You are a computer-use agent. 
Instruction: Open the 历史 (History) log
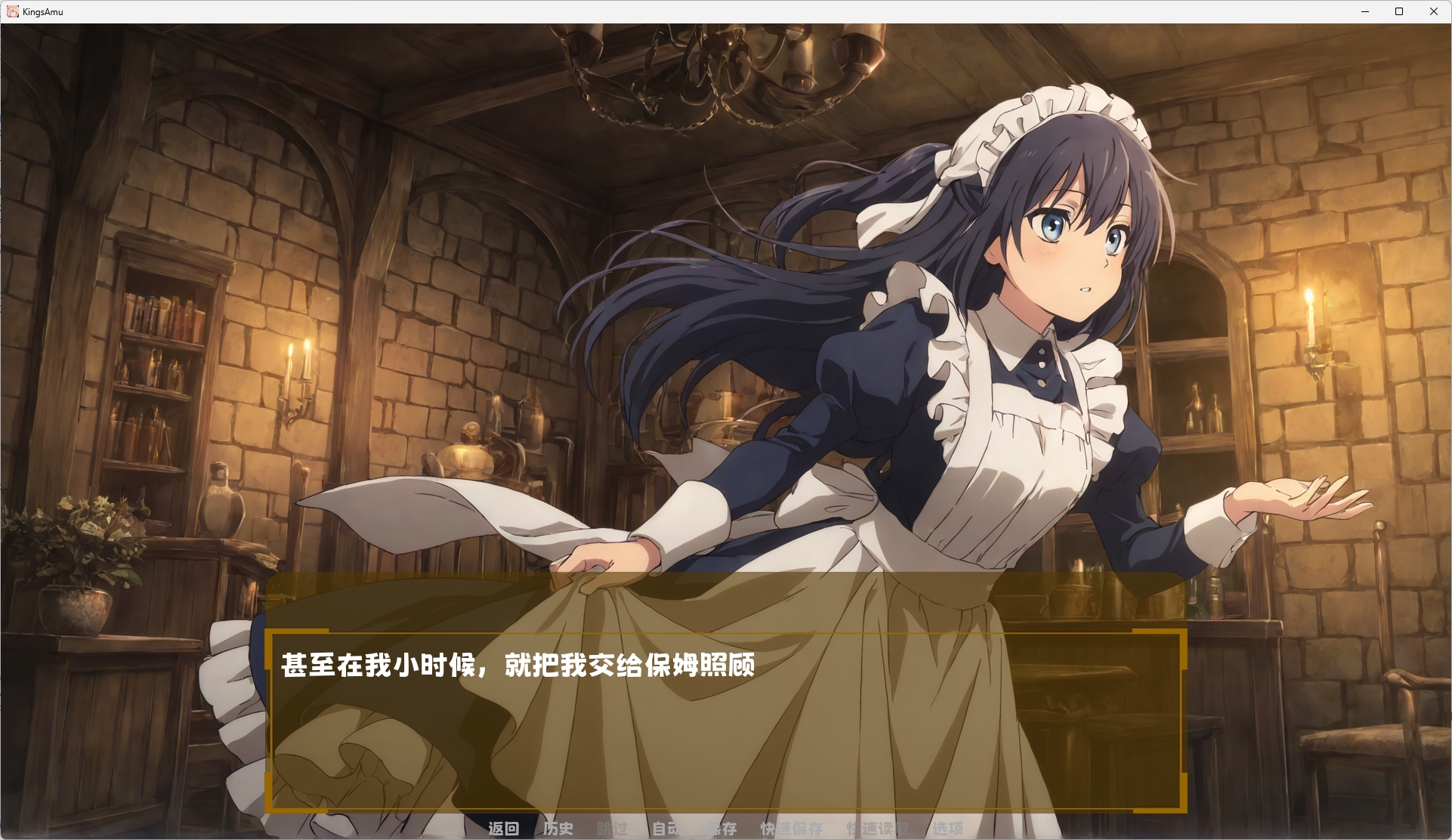tap(558, 828)
